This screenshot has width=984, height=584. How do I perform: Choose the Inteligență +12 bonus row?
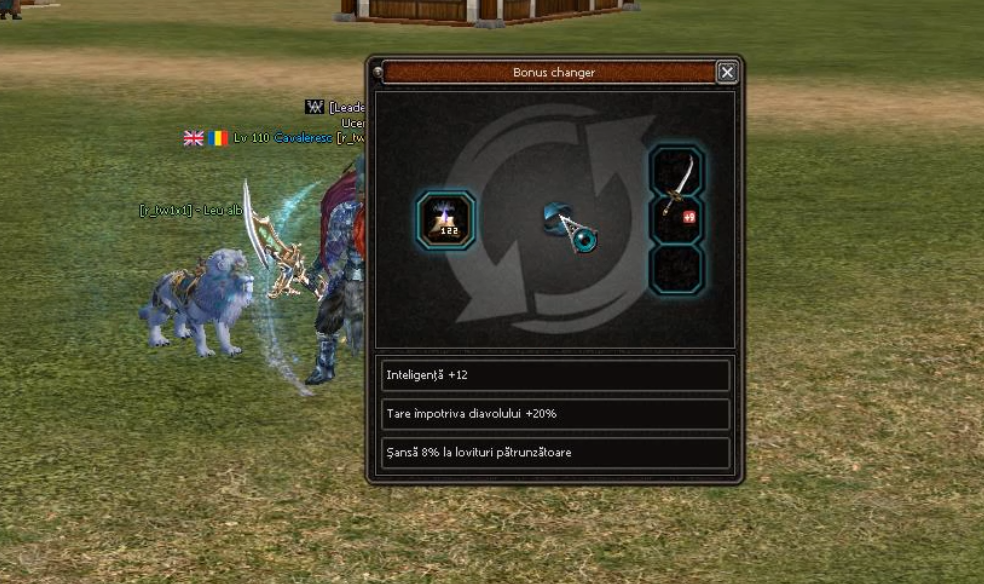tap(555, 375)
